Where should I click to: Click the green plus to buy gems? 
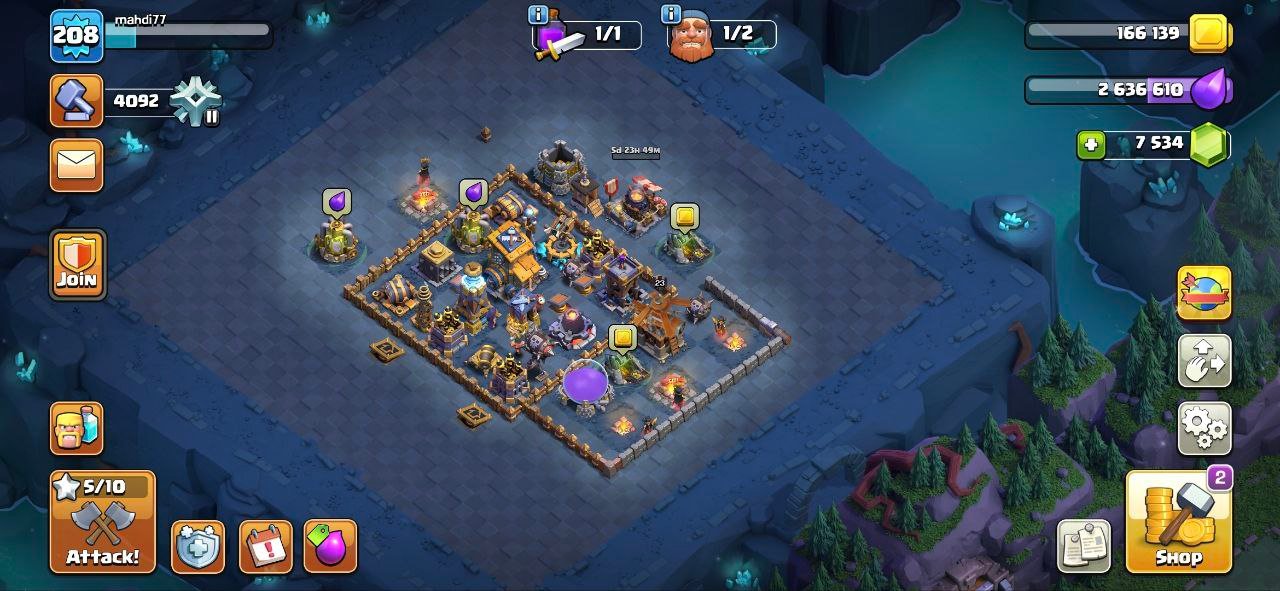[x=1091, y=145]
